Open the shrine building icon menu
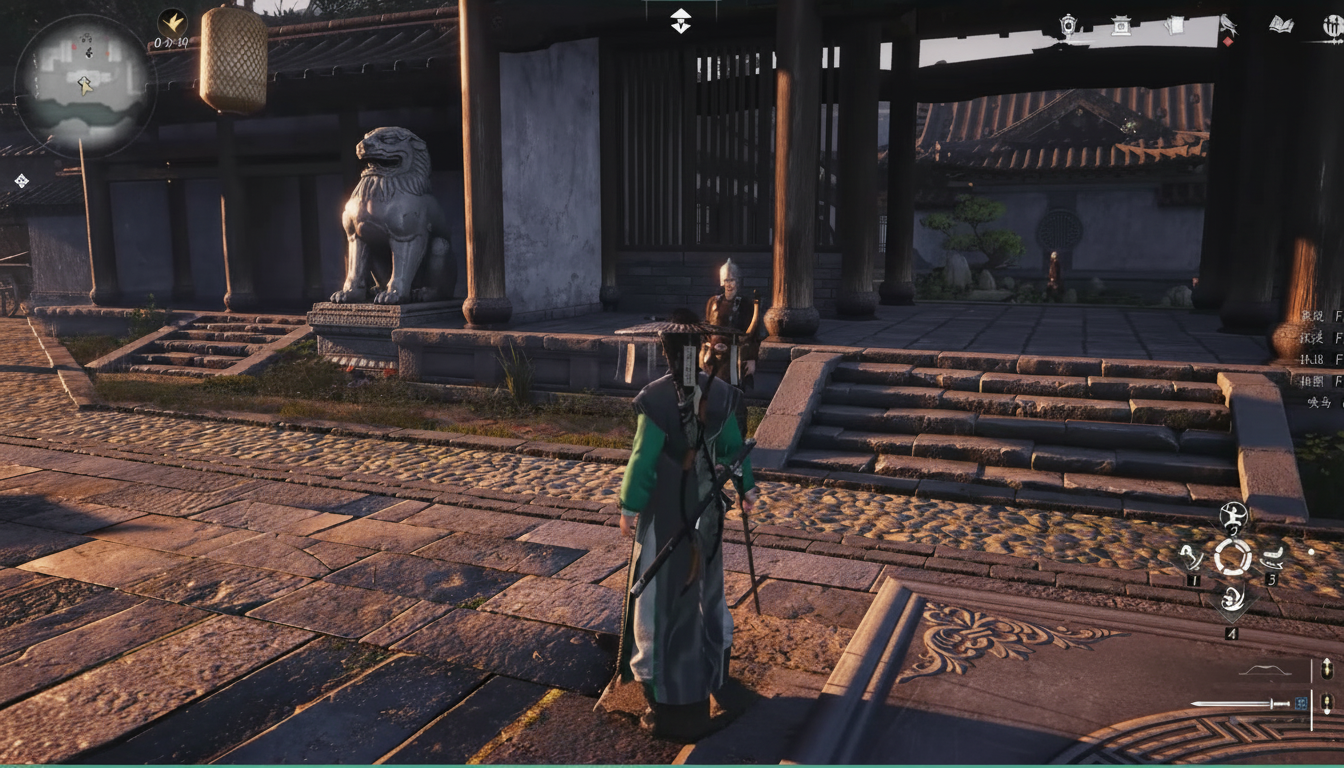Screen dimensions: 1344x768 [1121, 26]
